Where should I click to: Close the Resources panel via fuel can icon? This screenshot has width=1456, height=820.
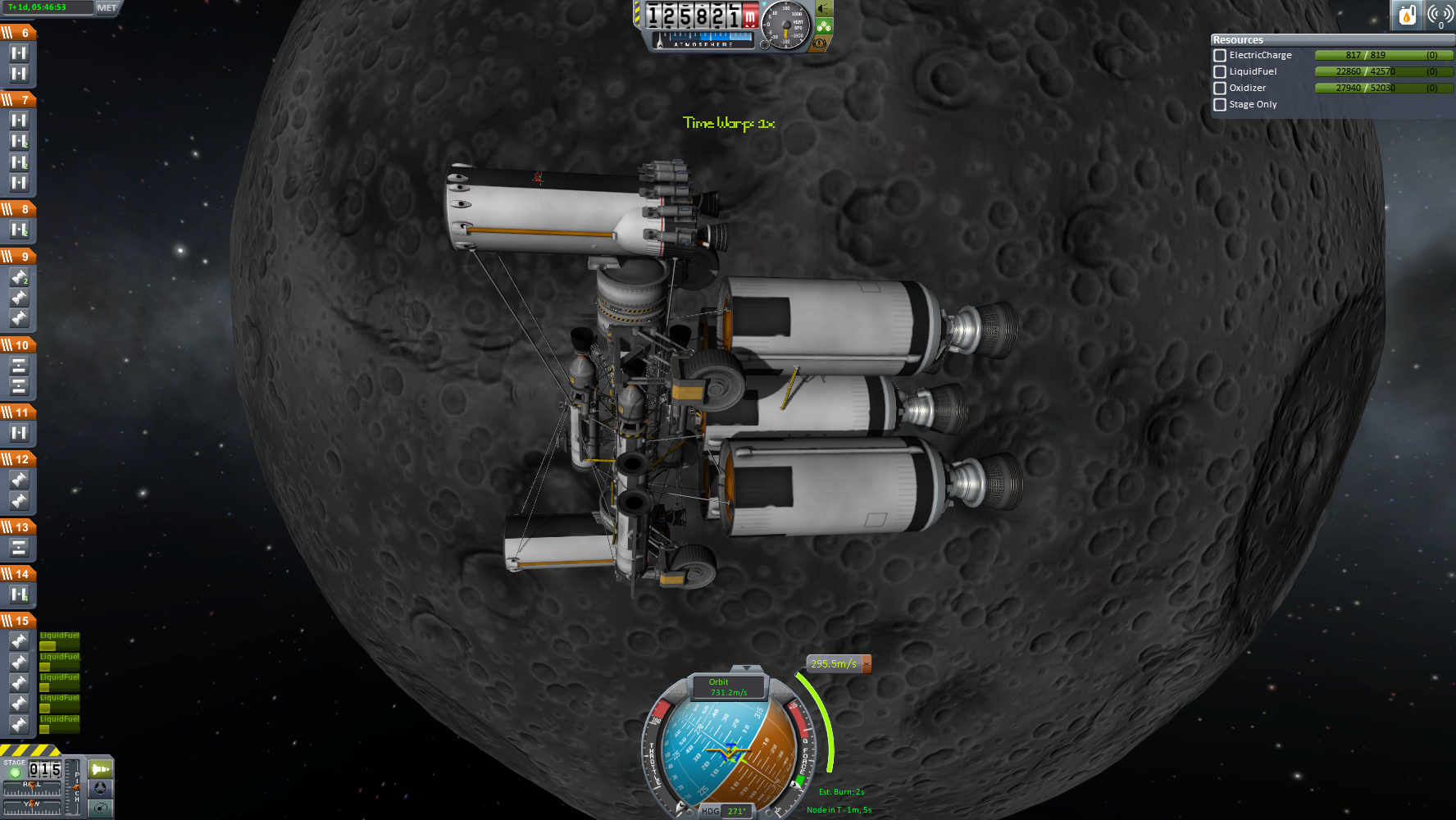[1407, 14]
